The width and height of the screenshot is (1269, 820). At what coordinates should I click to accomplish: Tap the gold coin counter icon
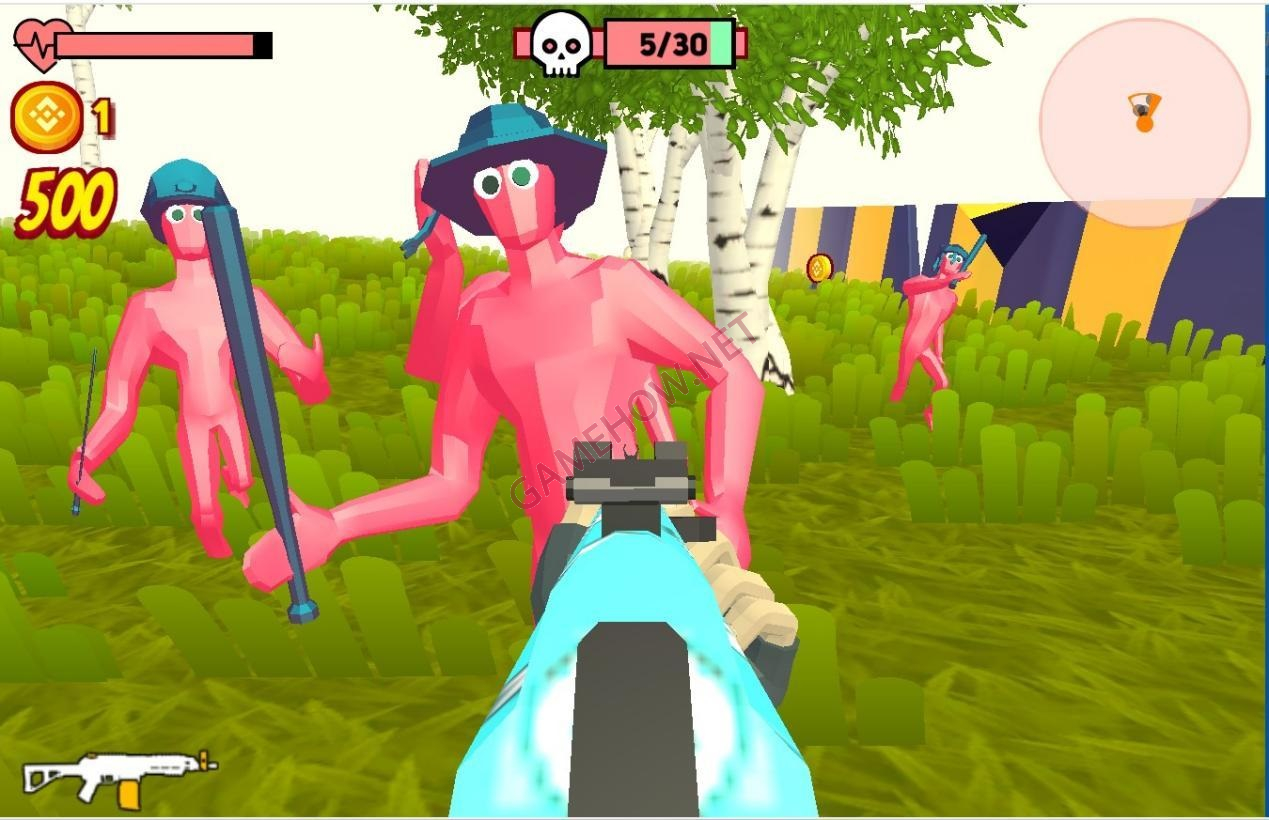point(46,118)
